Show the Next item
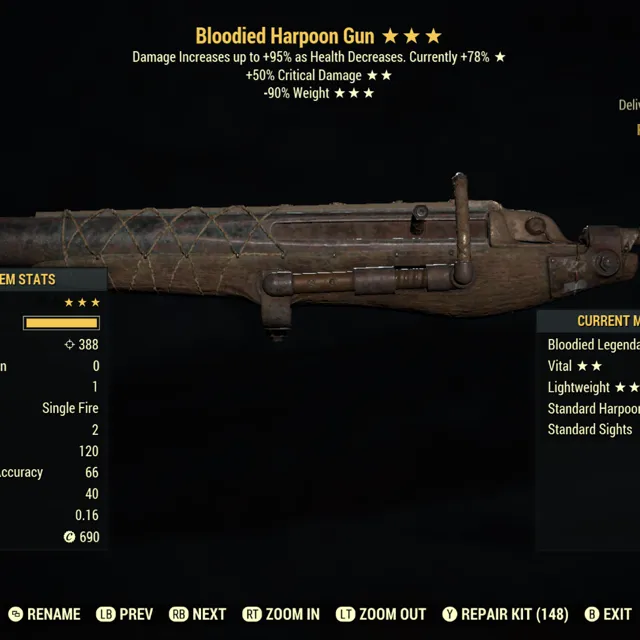The image size is (640, 640). point(199,614)
